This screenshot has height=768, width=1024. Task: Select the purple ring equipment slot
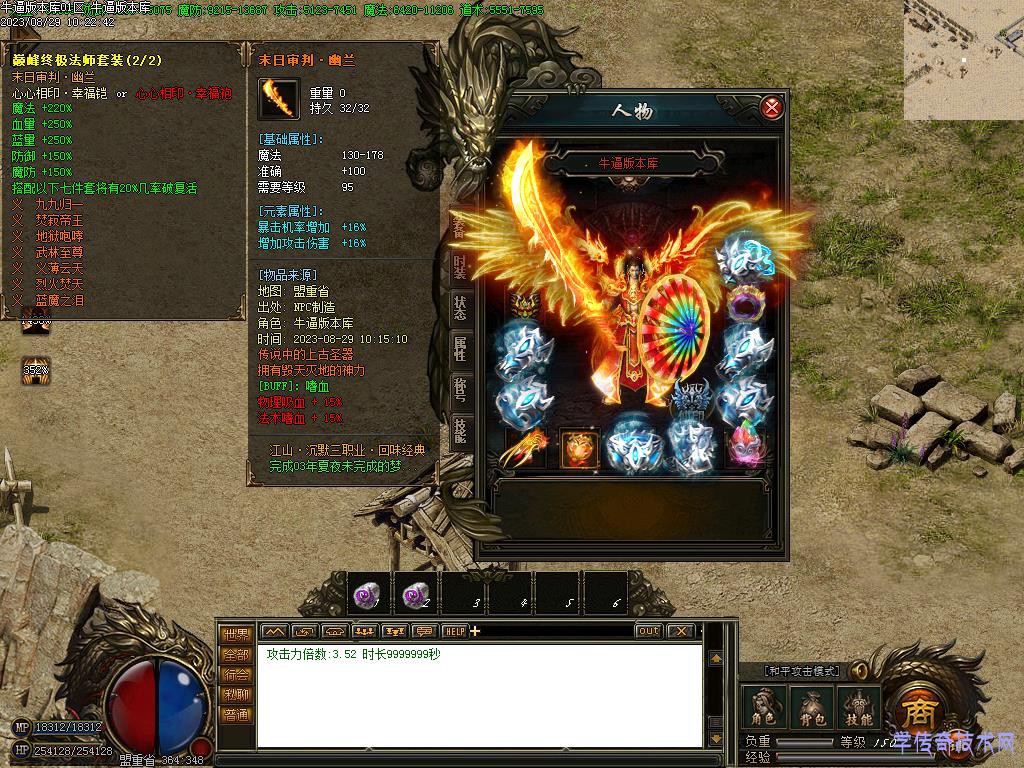(x=743, y=303)
